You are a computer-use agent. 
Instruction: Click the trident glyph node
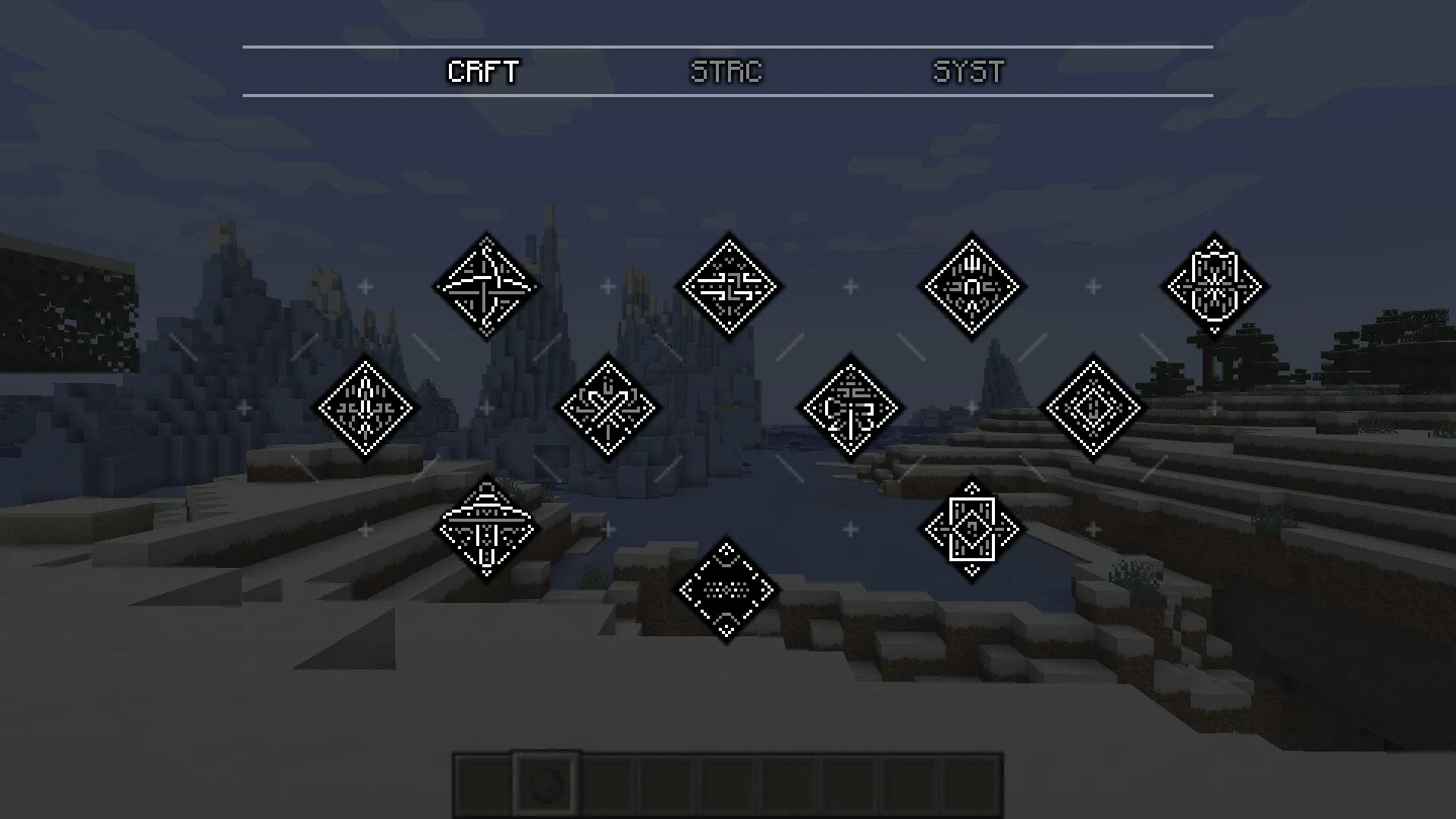[971, 287]
